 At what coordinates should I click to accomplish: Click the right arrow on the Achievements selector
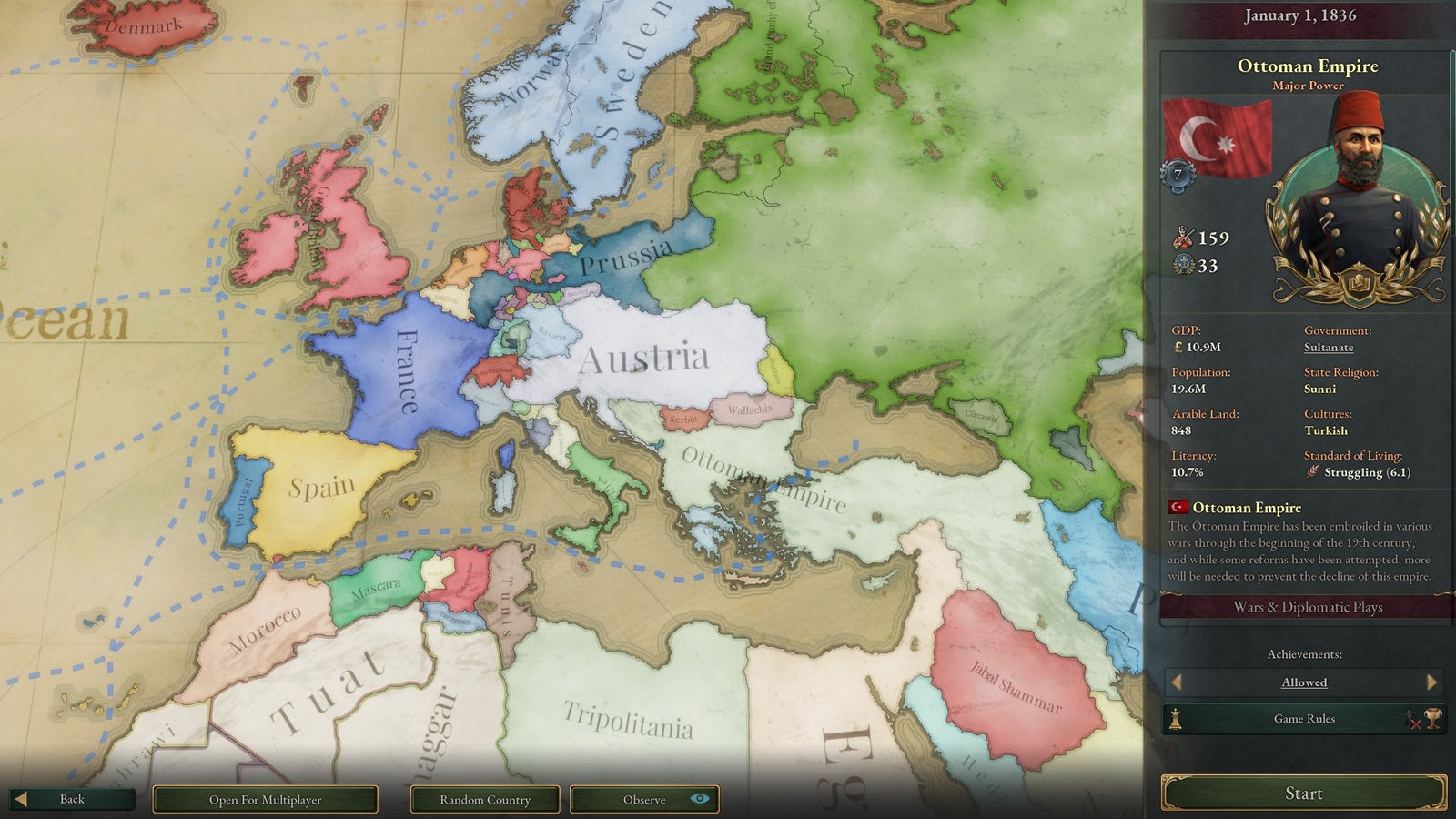click(1433, 682)
